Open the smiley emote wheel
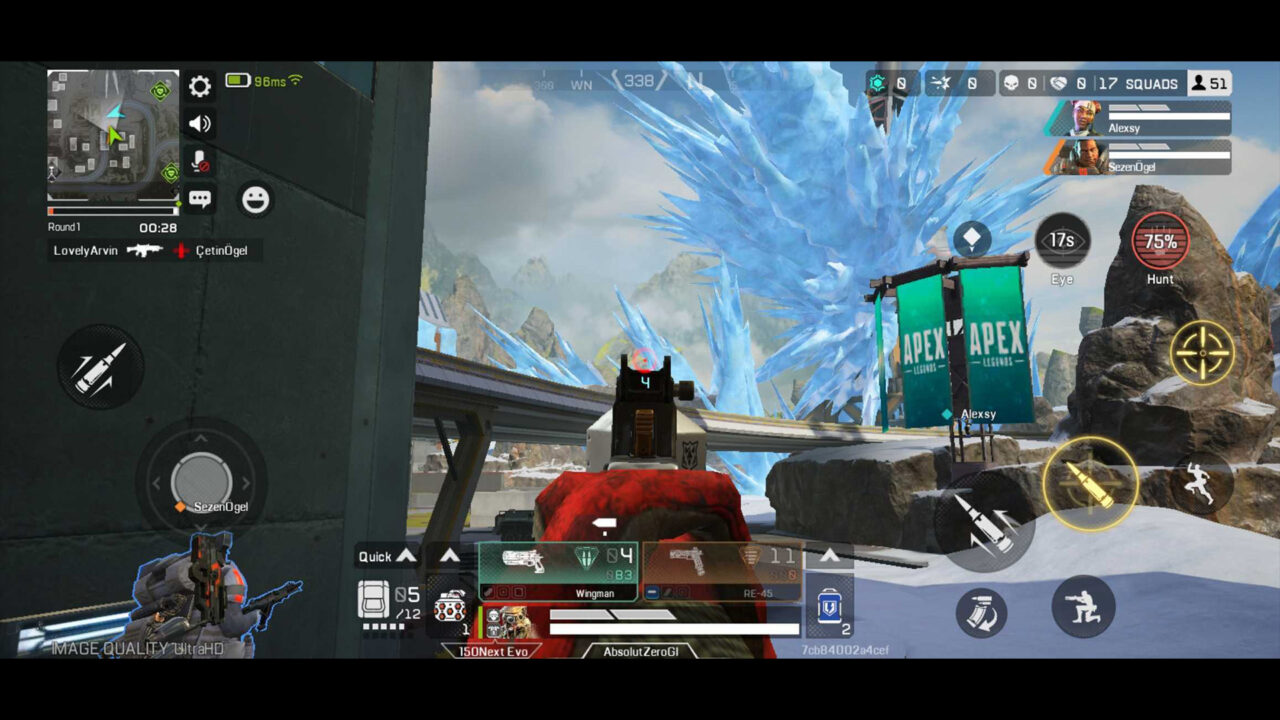 coord(256,200)
